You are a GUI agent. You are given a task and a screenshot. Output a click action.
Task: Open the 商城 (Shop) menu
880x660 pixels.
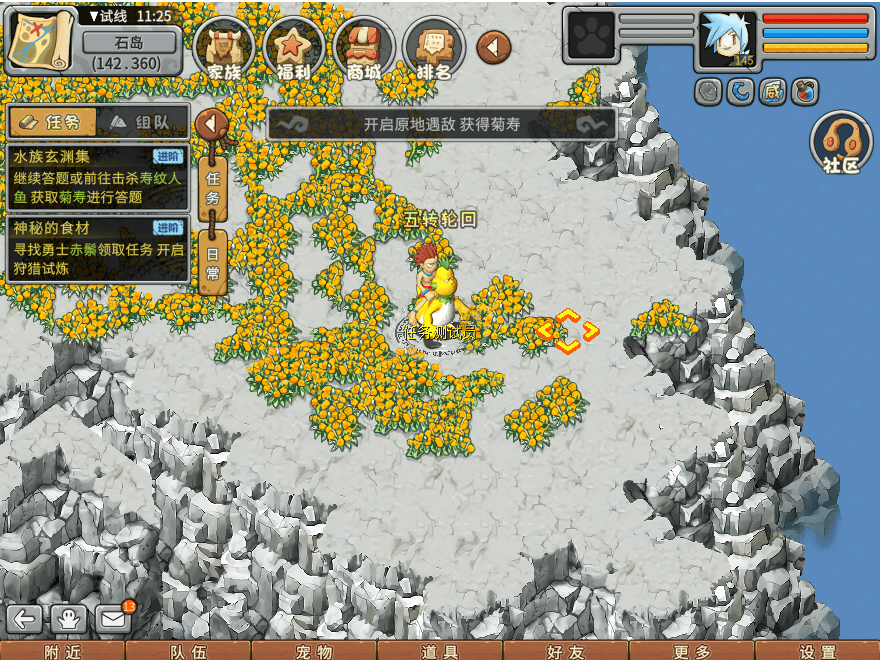click(364, 48)
